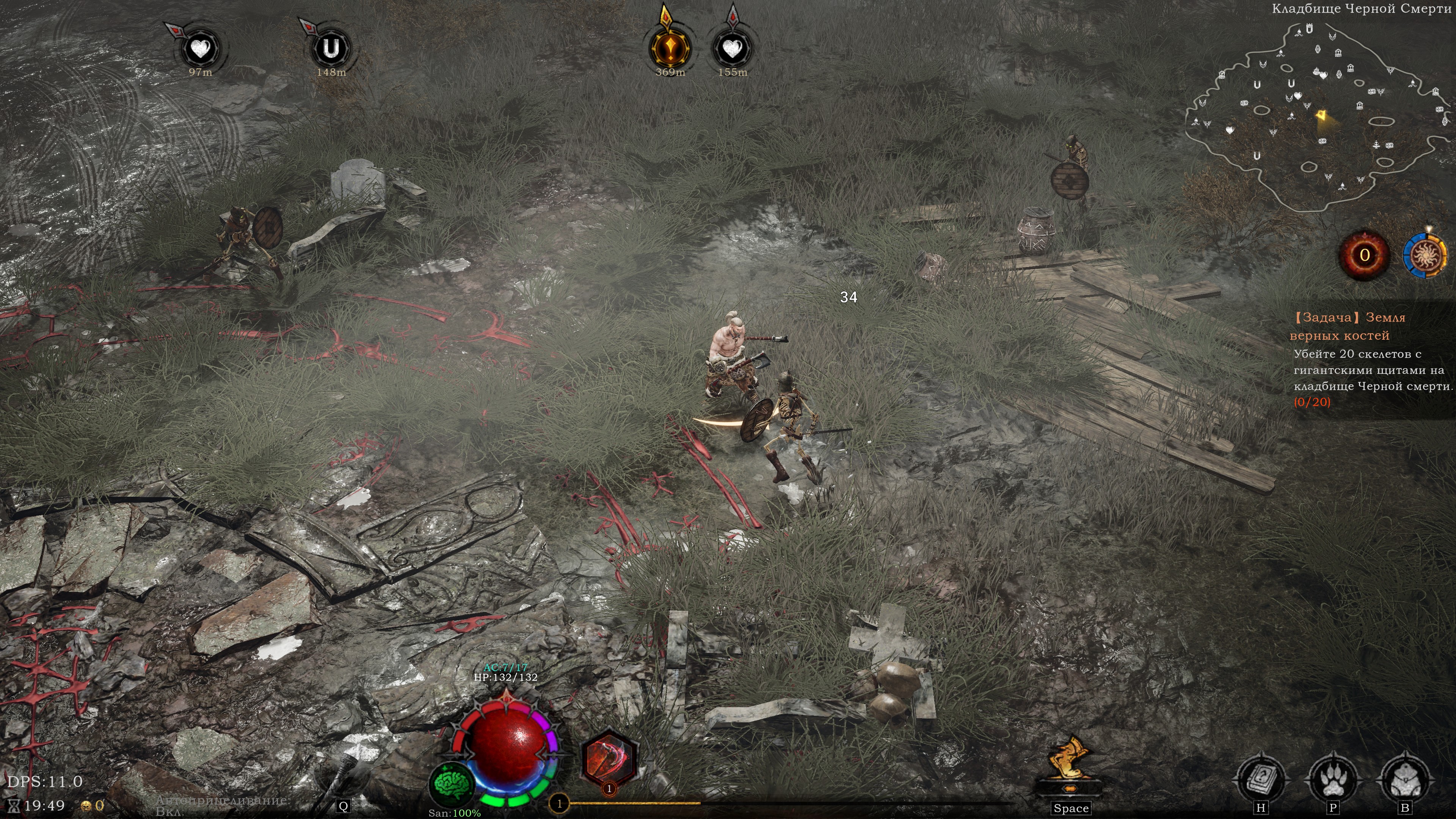Click the red fiery ring counter icon
Viewport: 1456px width, 819px height.
[1365, 256]
